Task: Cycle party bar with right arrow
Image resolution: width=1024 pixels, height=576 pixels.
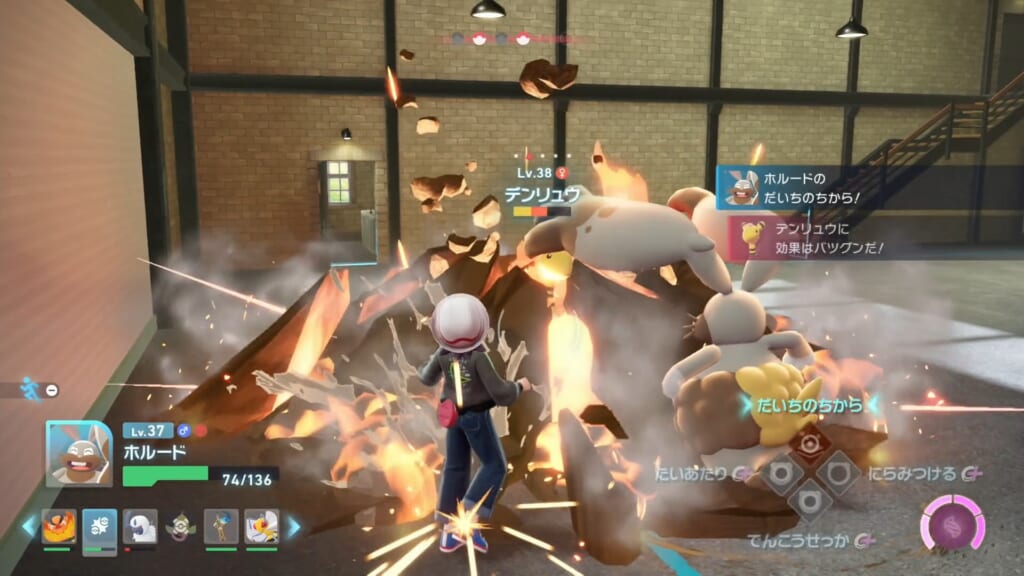Action: click(x=293, y=526)
